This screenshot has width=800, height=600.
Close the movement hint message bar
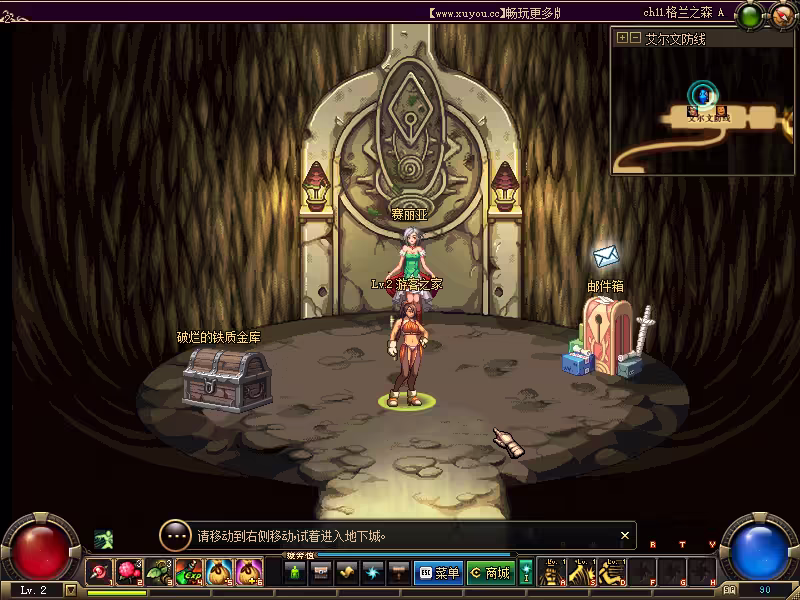click(x=625, y=536)
